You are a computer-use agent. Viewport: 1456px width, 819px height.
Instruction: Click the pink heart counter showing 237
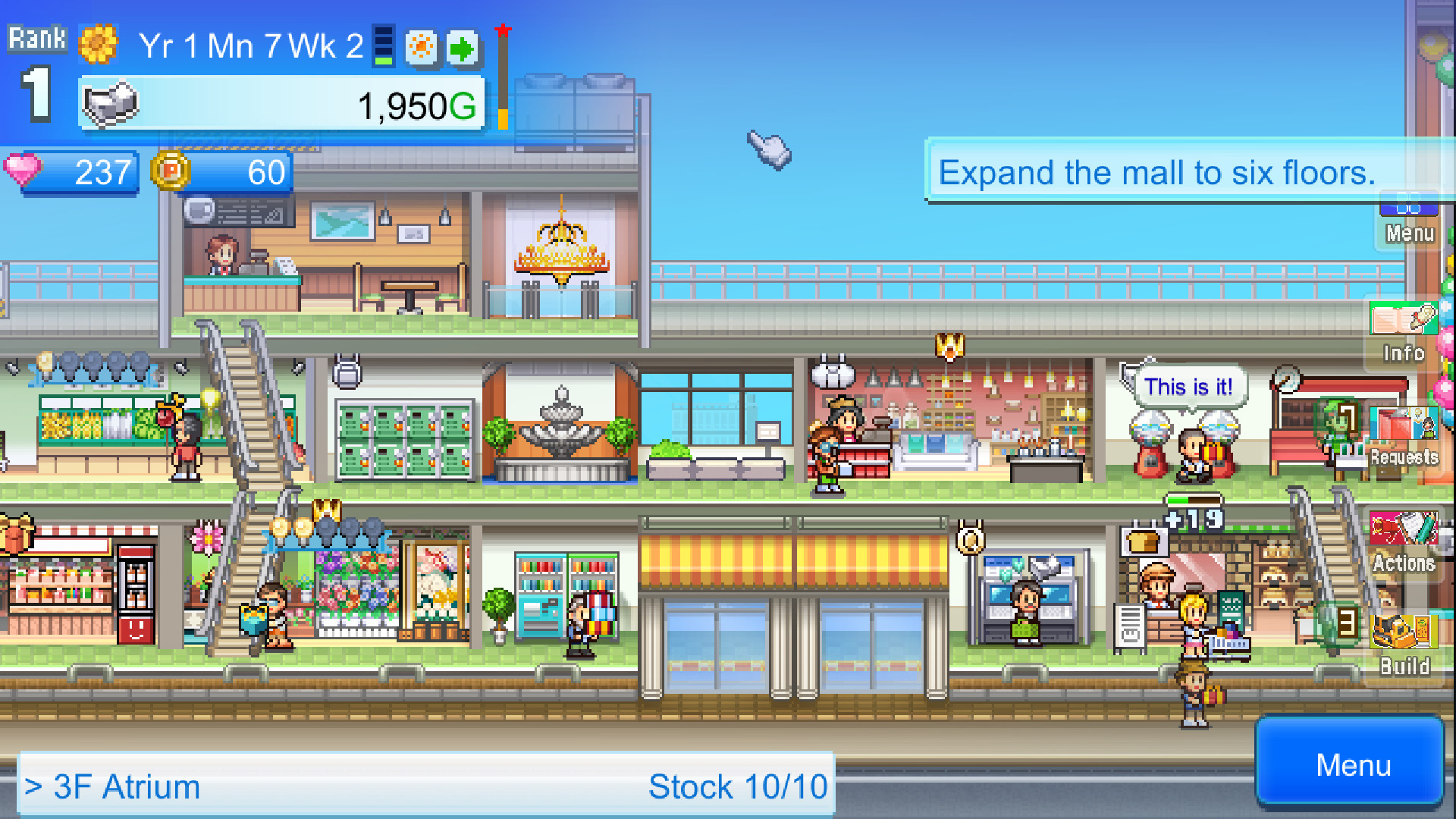pyautogui.click(x=72, y=173)
